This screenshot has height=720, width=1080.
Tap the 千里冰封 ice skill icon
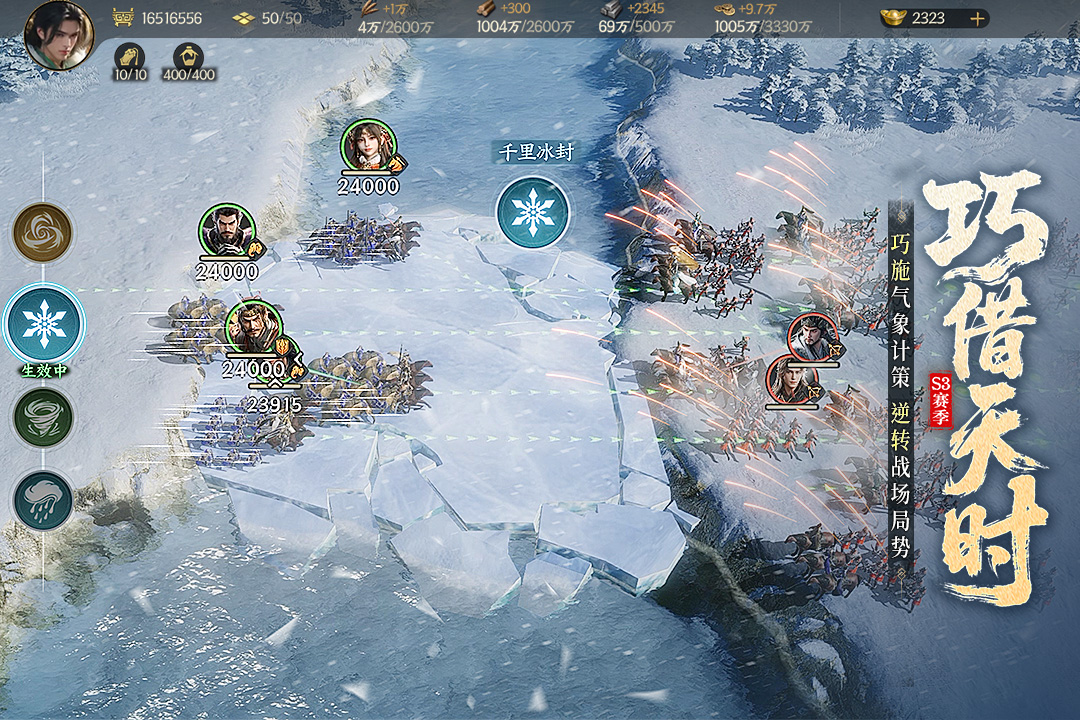click(533, 211)
